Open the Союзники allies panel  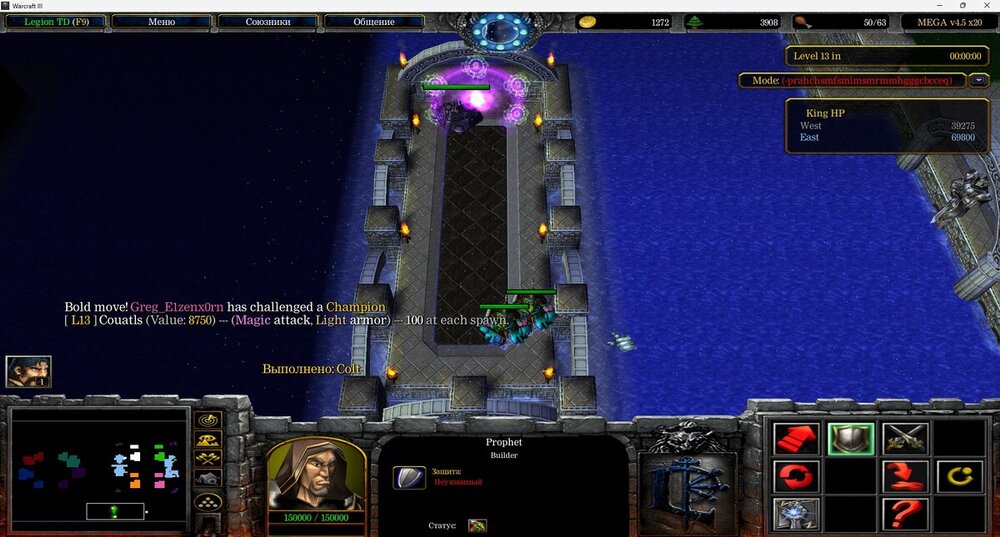(x=267, y=21)
